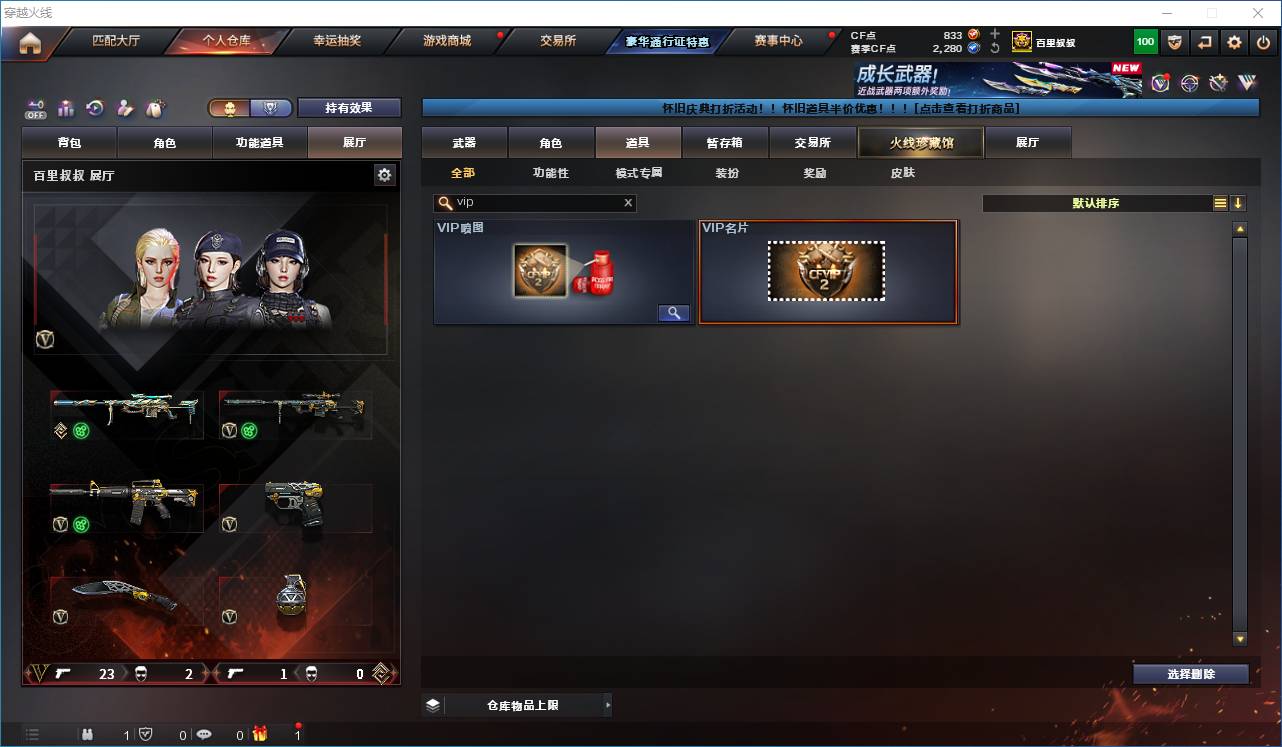Click the wrench customization icon below the banner
Screen dimensions: 1282x747
[x=1218, y=83]
